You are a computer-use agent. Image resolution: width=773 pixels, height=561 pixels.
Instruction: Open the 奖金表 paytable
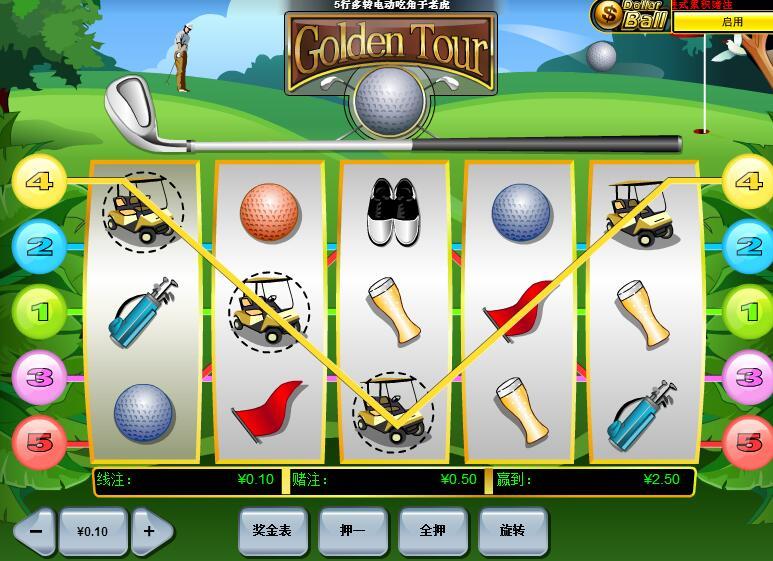pos(272,531)
